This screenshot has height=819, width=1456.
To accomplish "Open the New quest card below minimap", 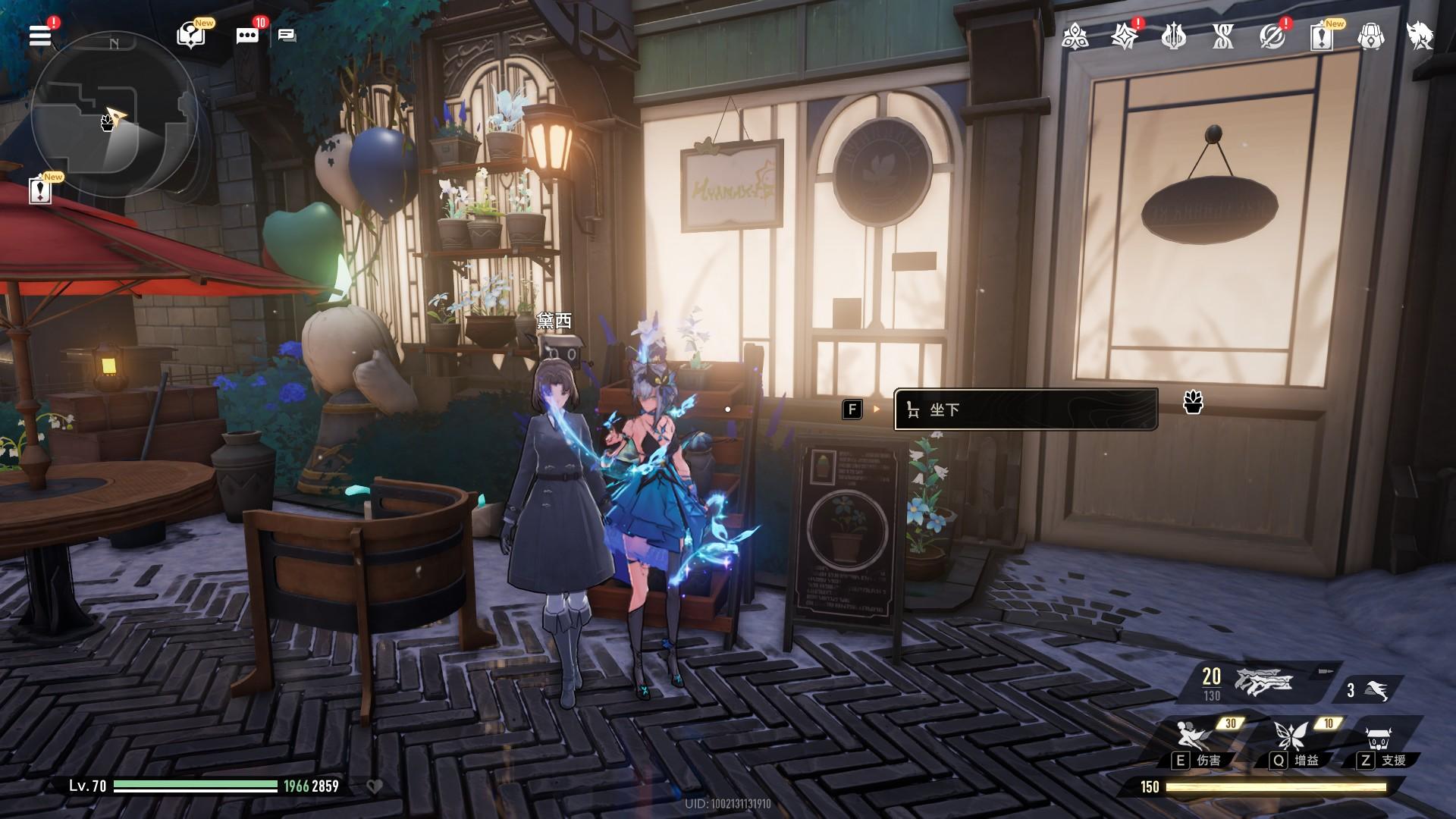I will [40, 190].
